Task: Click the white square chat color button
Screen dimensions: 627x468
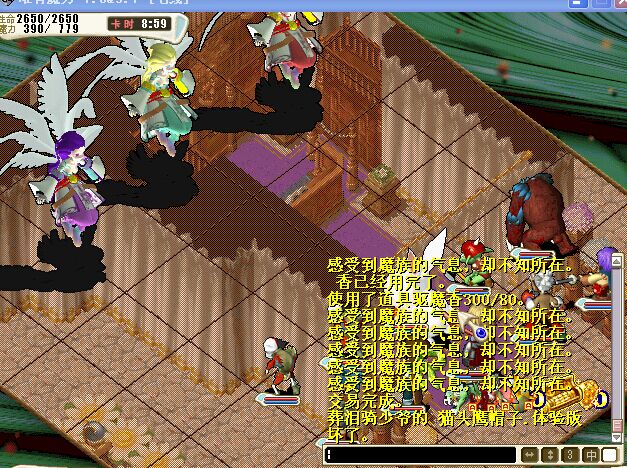Action: tap(609, 456)
